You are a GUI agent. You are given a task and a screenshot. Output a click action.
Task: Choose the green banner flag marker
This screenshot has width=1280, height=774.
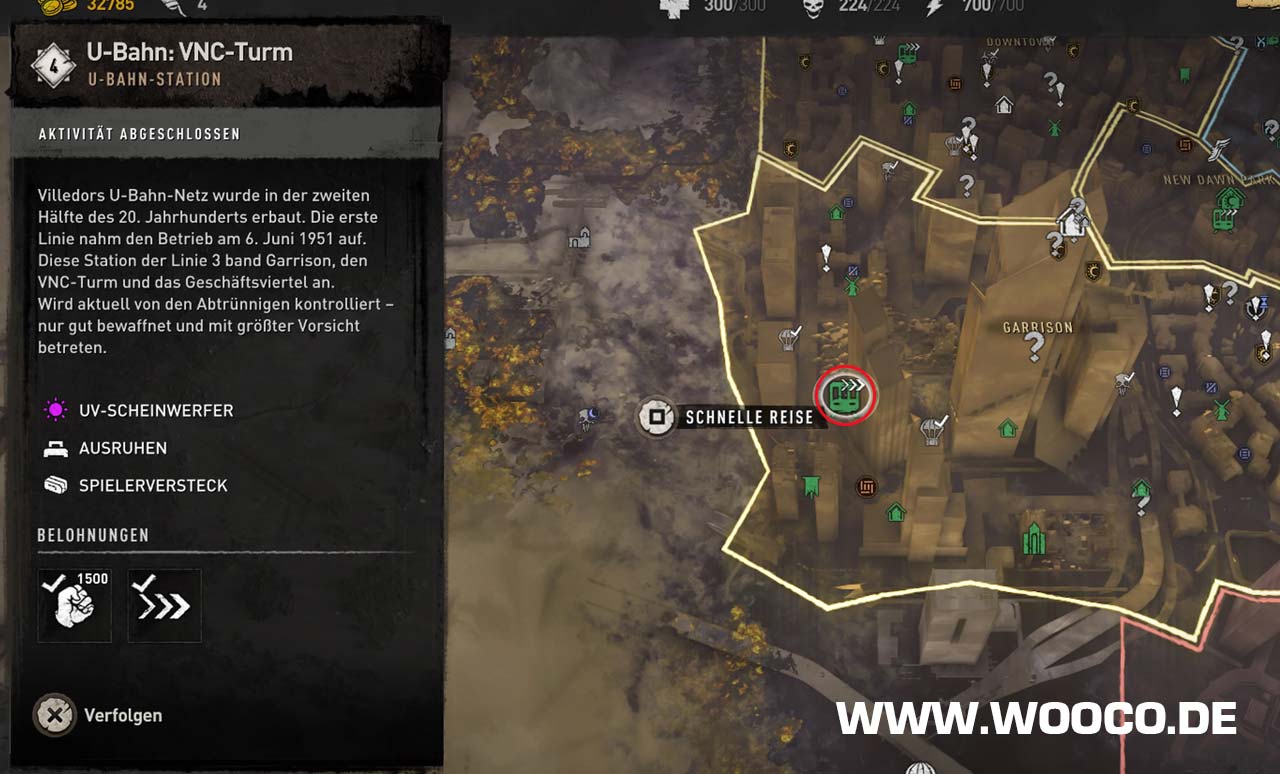point(811,487)
